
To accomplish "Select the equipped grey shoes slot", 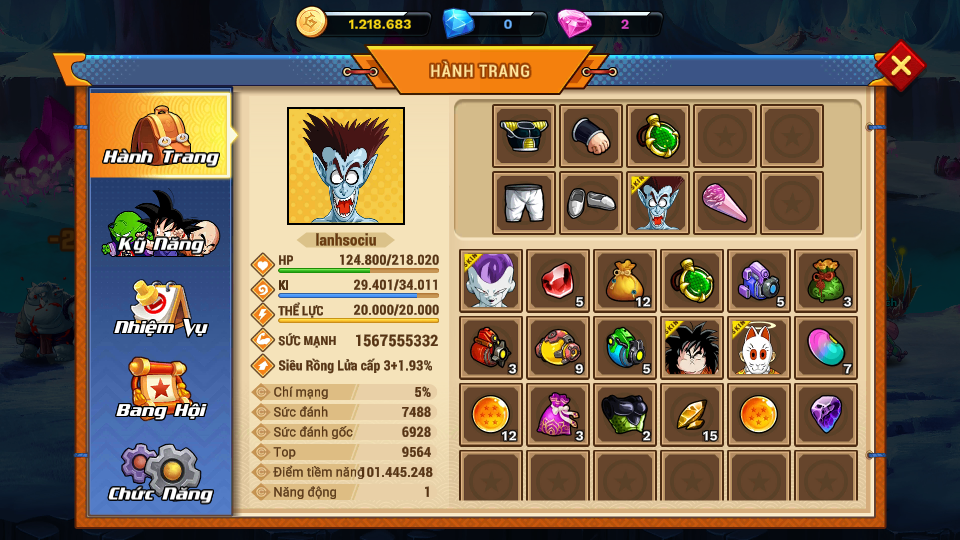I will tap(591, 203).
